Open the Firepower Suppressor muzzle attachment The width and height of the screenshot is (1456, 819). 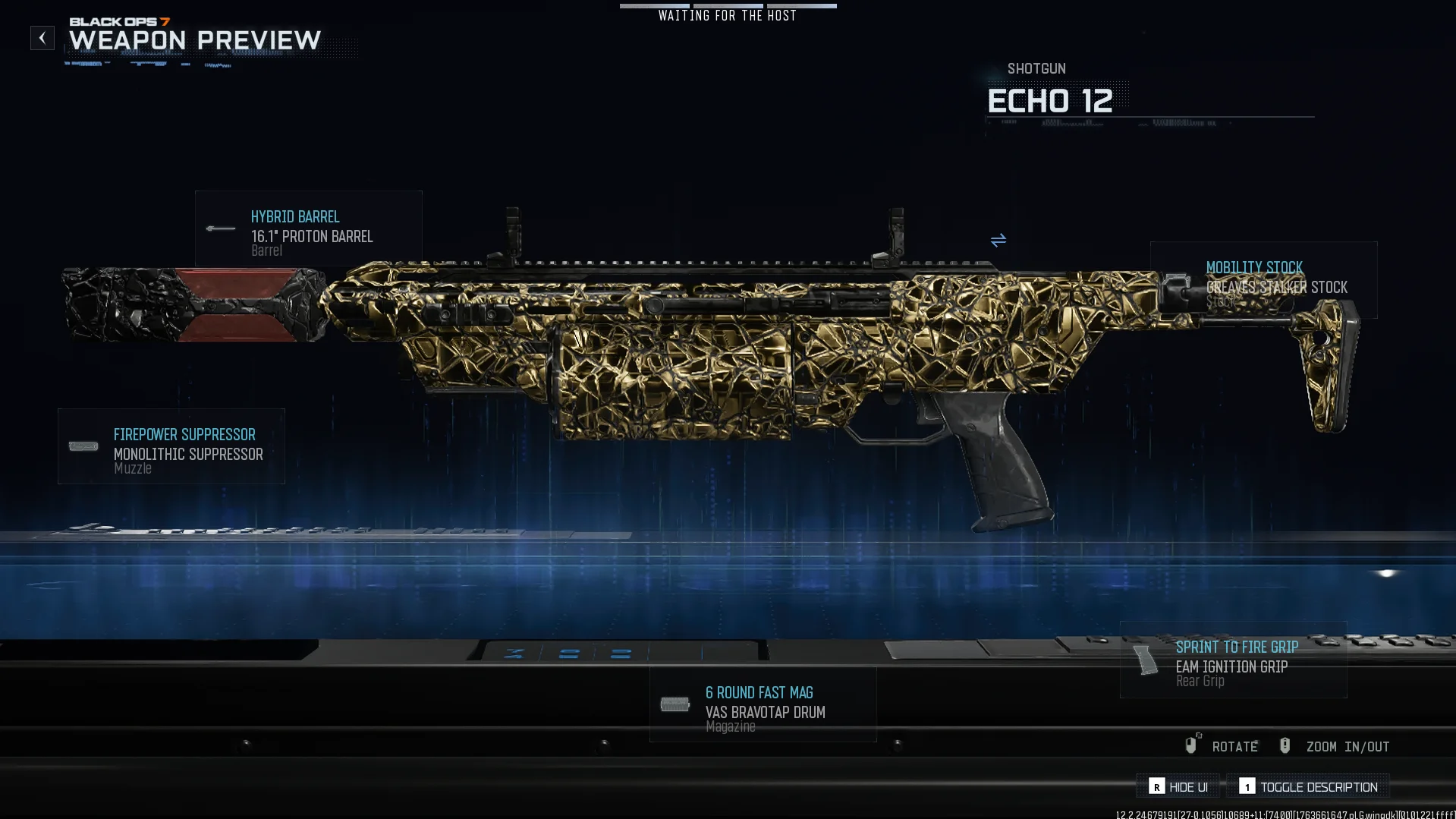point(171,446)
